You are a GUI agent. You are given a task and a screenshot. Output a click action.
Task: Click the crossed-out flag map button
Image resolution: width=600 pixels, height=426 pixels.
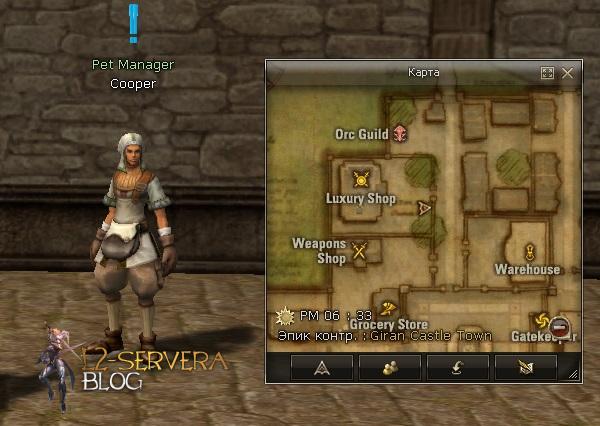click(x=526, y=367)
